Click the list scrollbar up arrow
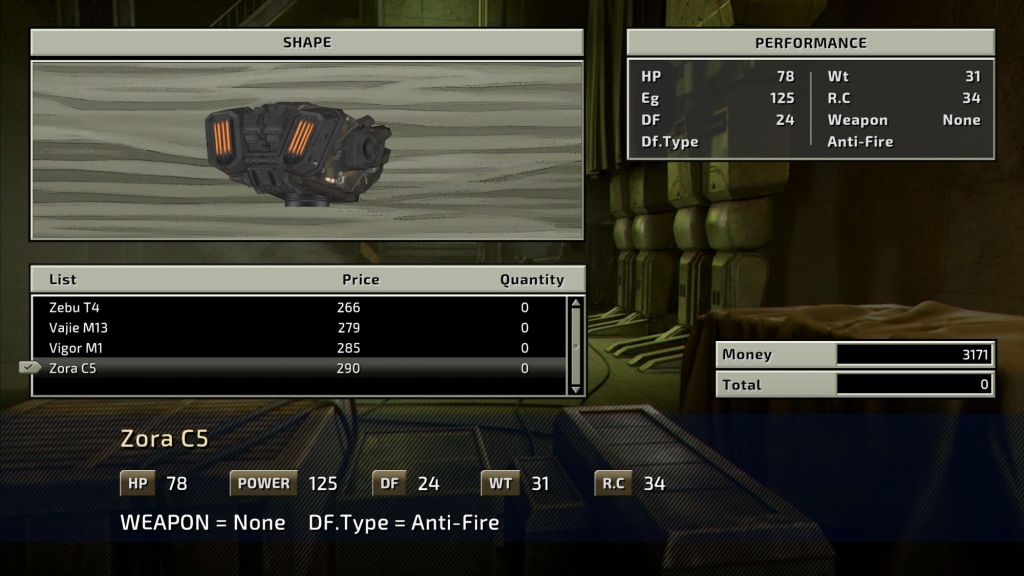1024x576 pixels. coord(575,304)
